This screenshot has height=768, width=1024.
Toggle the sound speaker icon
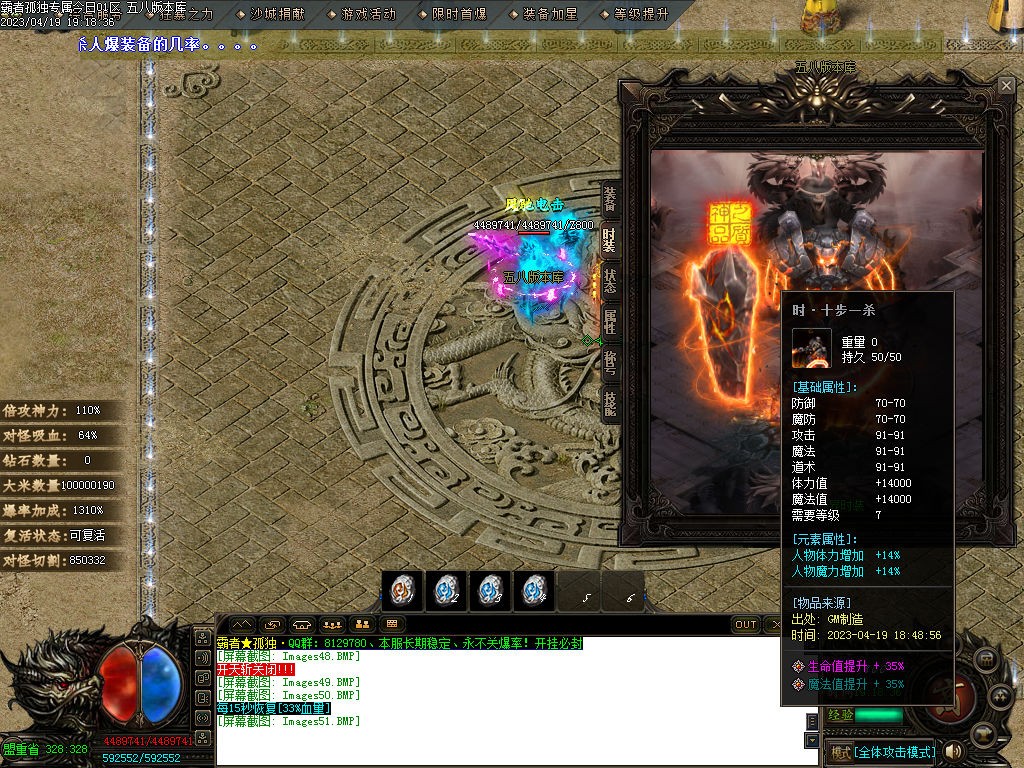[x=953, y=751]
